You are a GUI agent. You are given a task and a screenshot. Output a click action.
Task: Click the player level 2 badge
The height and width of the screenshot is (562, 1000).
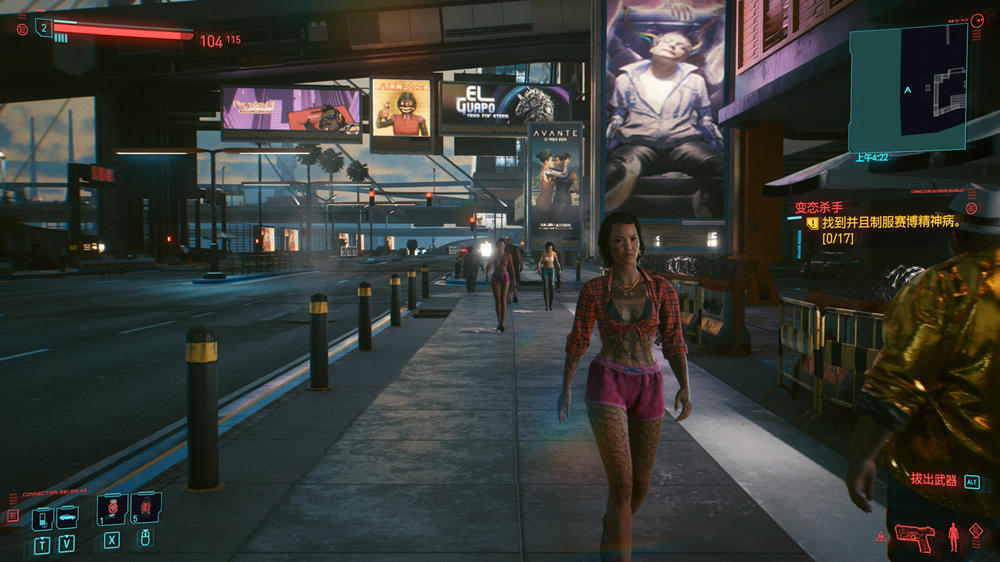pos(43,28)
